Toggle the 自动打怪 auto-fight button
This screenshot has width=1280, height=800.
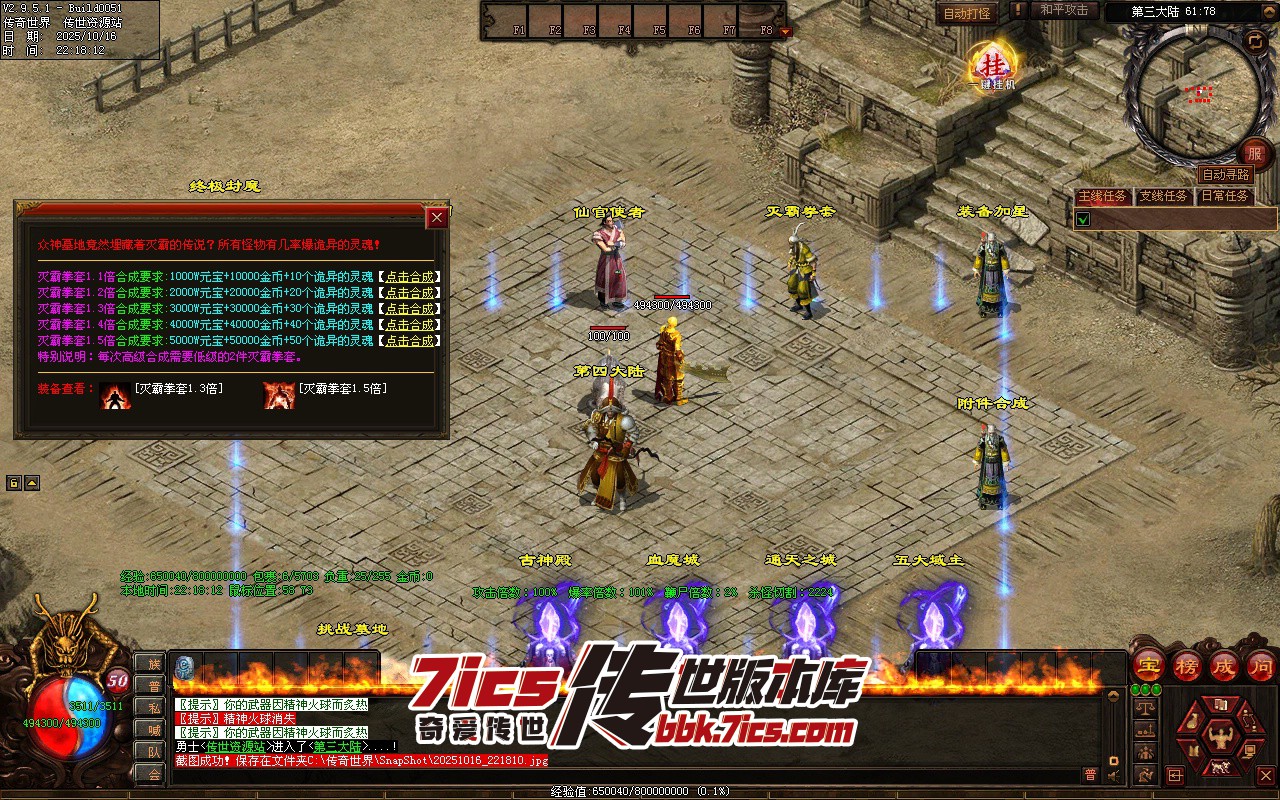(x=967, y=13)
